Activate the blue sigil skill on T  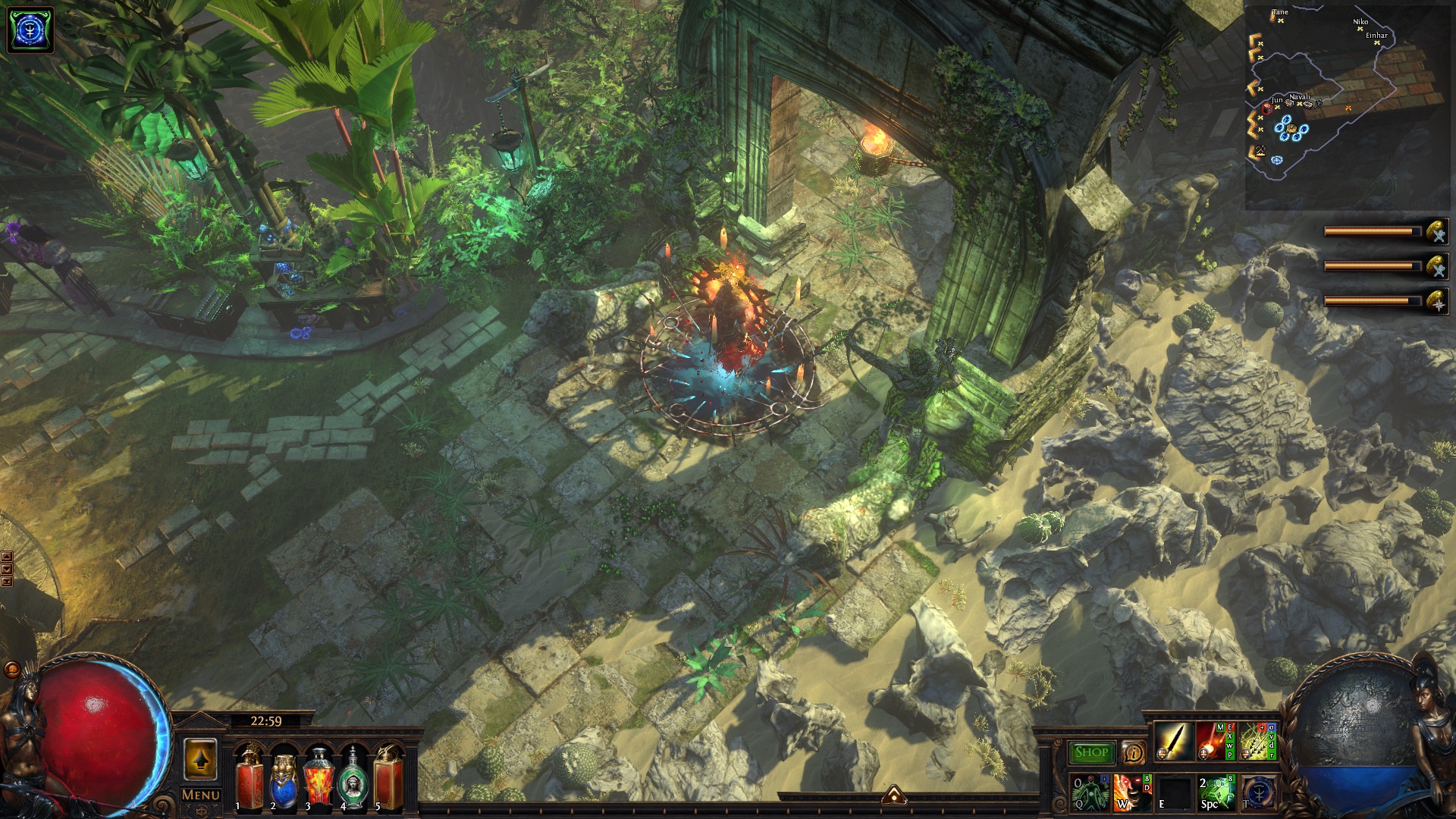pyautogui.click(x=1258, y=792)
